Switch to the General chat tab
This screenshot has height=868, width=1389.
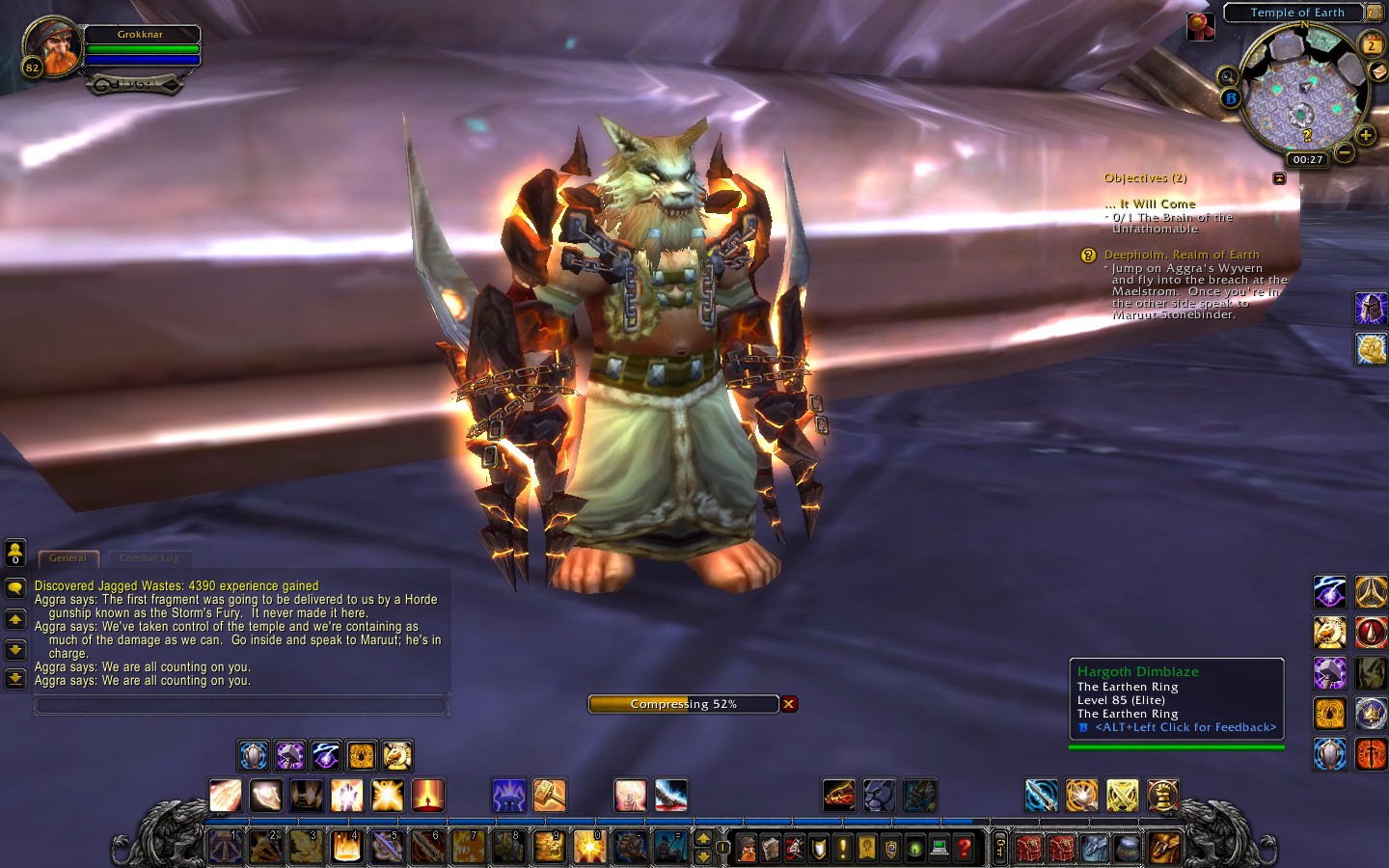[x=68, y=558]
